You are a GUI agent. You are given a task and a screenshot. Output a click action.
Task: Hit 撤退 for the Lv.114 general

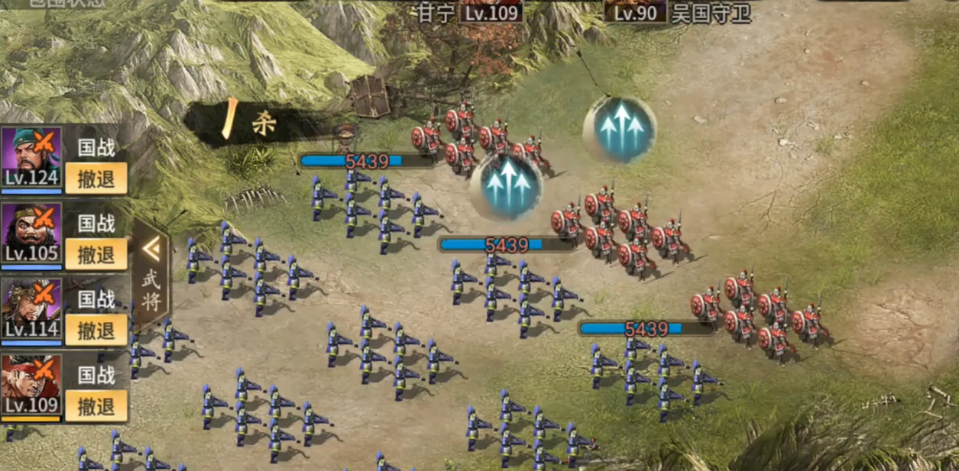tap(96, 330)
